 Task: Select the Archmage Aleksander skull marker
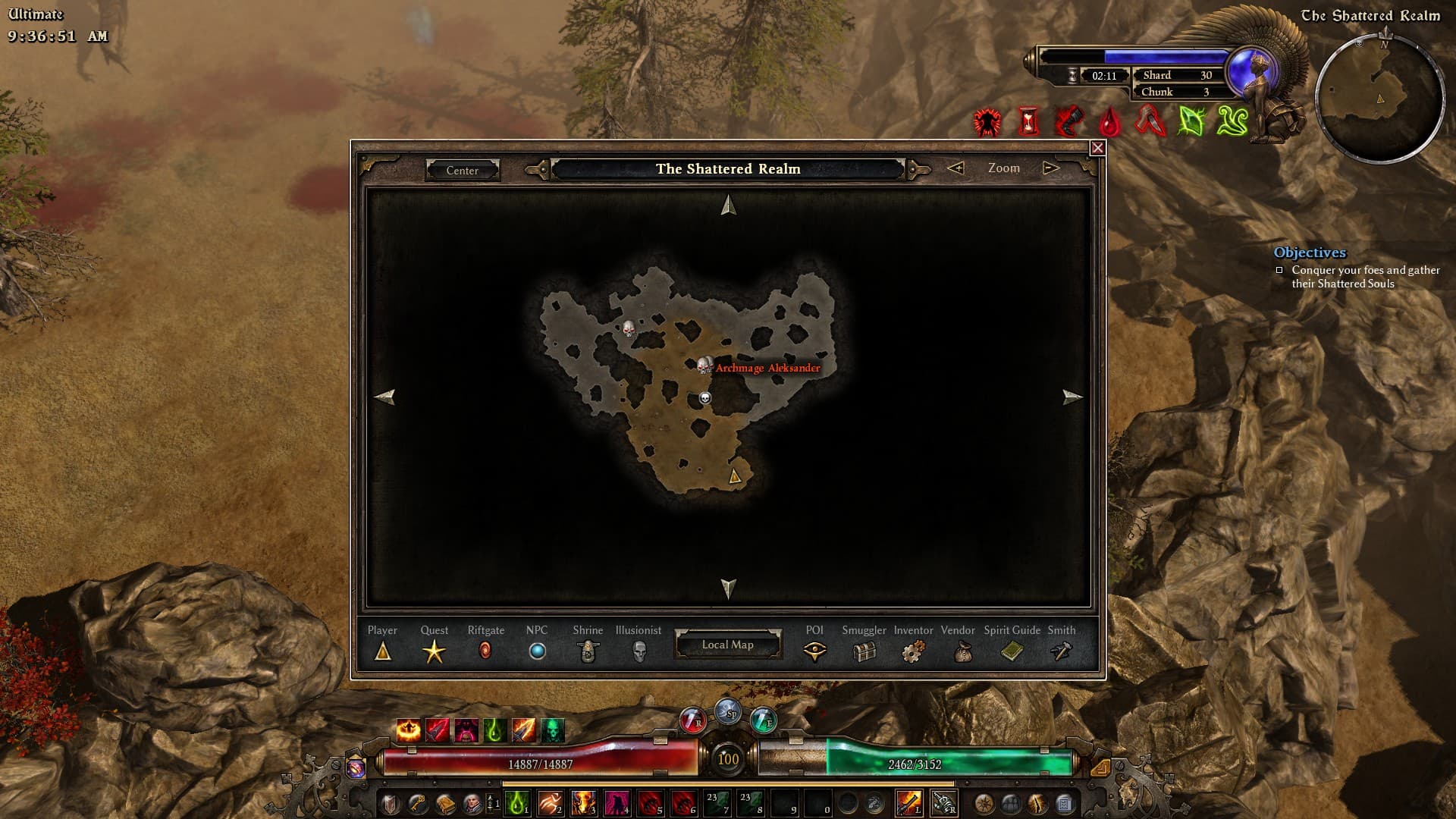704,366
